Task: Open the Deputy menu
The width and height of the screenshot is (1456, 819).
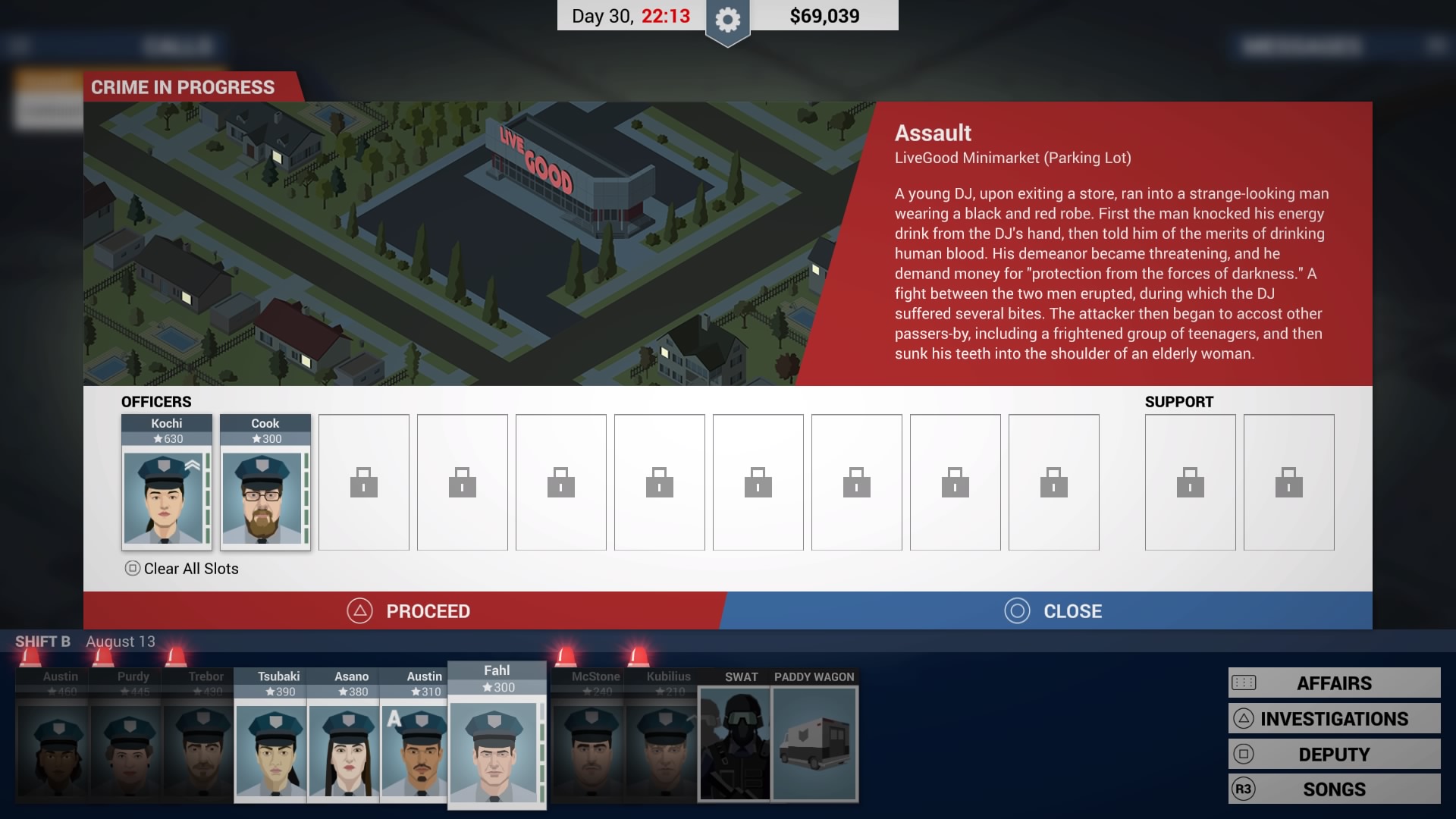Action: 1334,755
